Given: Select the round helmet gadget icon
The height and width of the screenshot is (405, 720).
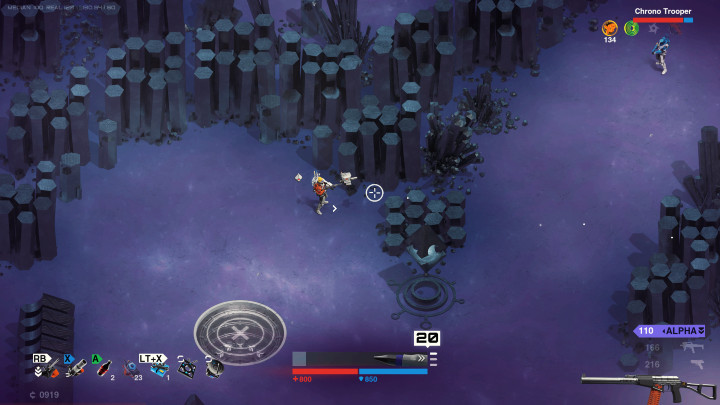Looking at the screenshot, I should tap(213, 368).
